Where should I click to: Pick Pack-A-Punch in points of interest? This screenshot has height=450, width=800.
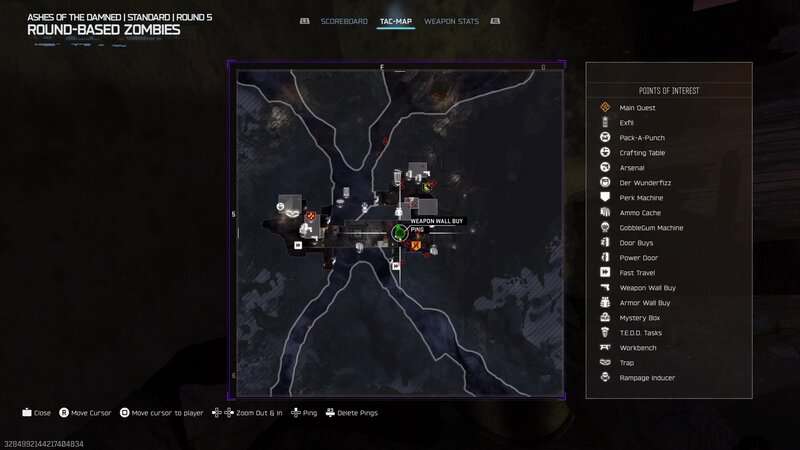point(642,137)
